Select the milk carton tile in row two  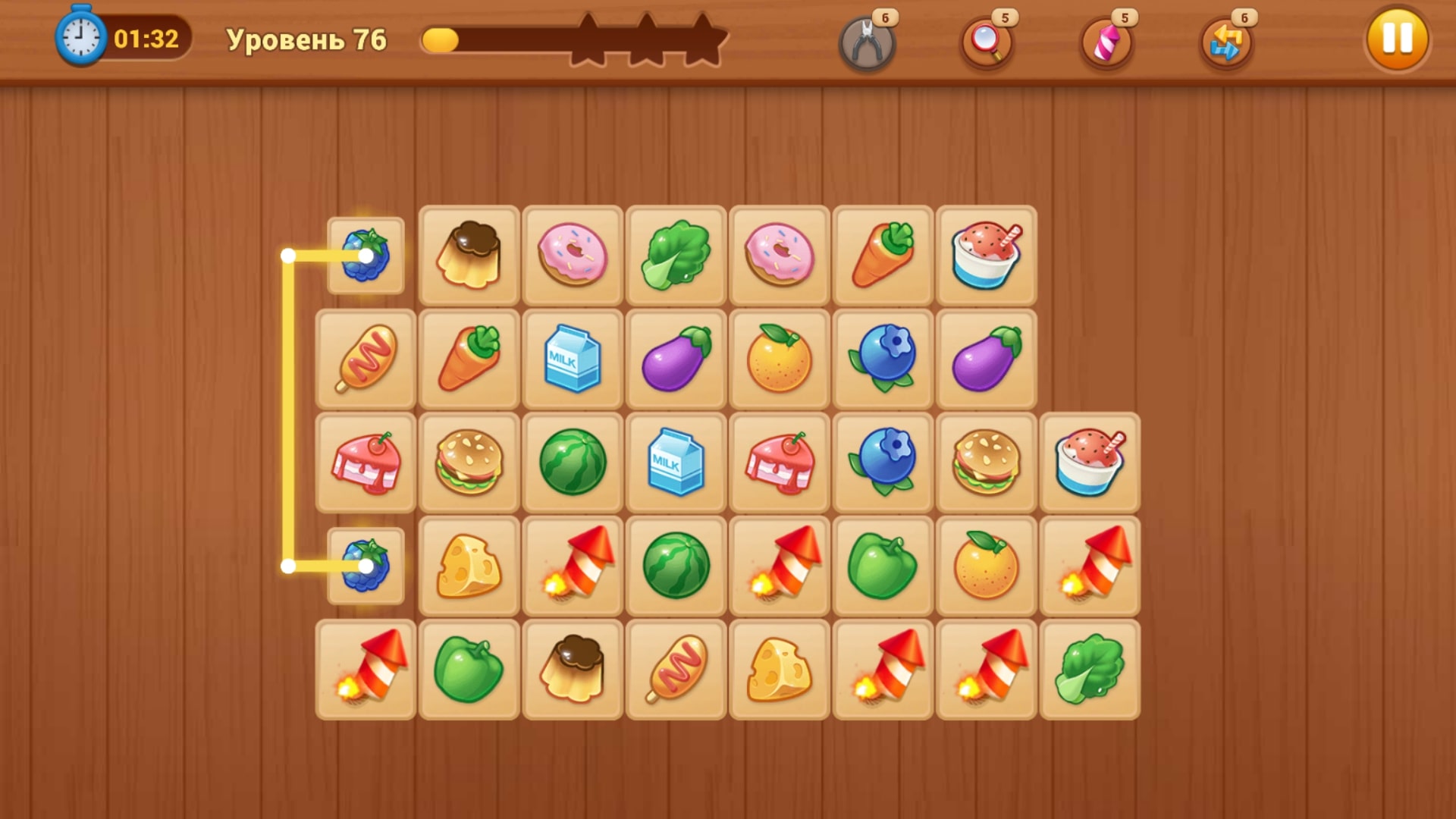573,359
